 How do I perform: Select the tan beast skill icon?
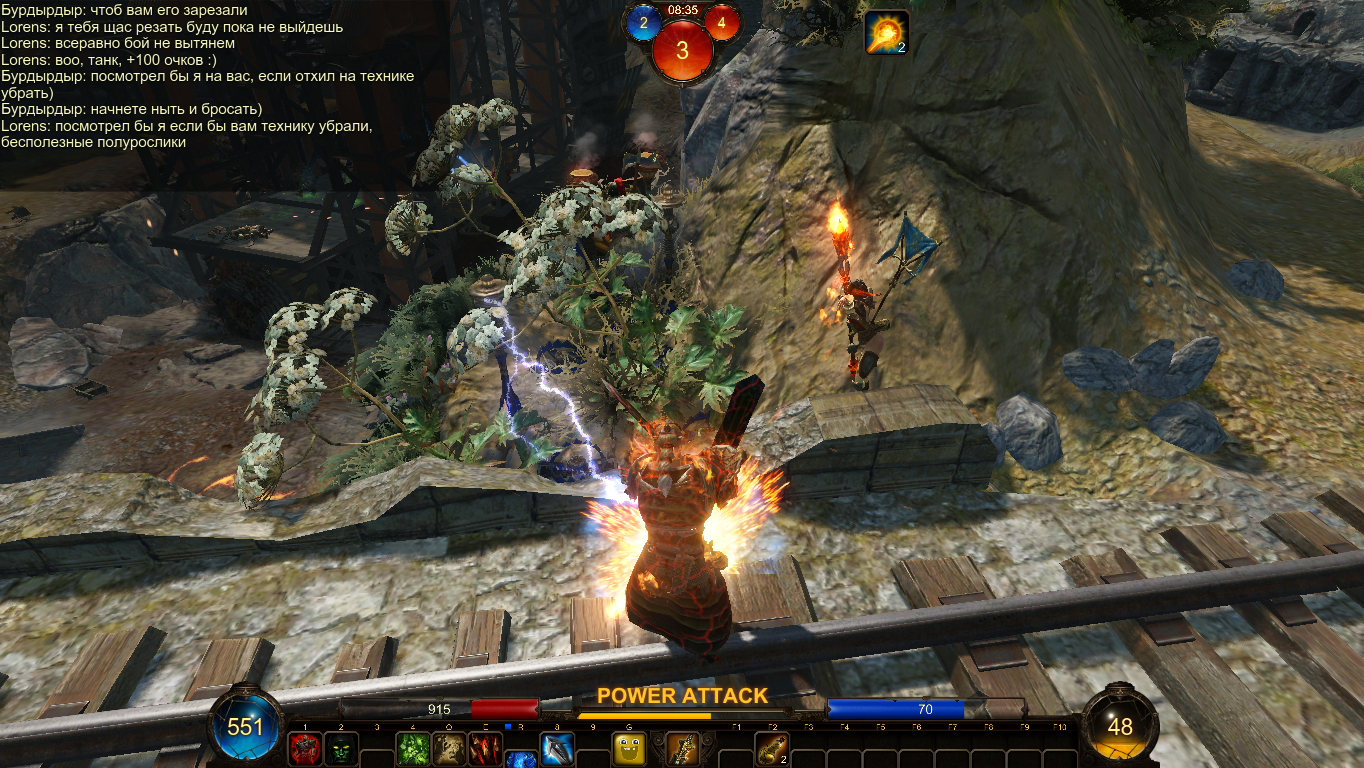(449, 749)
